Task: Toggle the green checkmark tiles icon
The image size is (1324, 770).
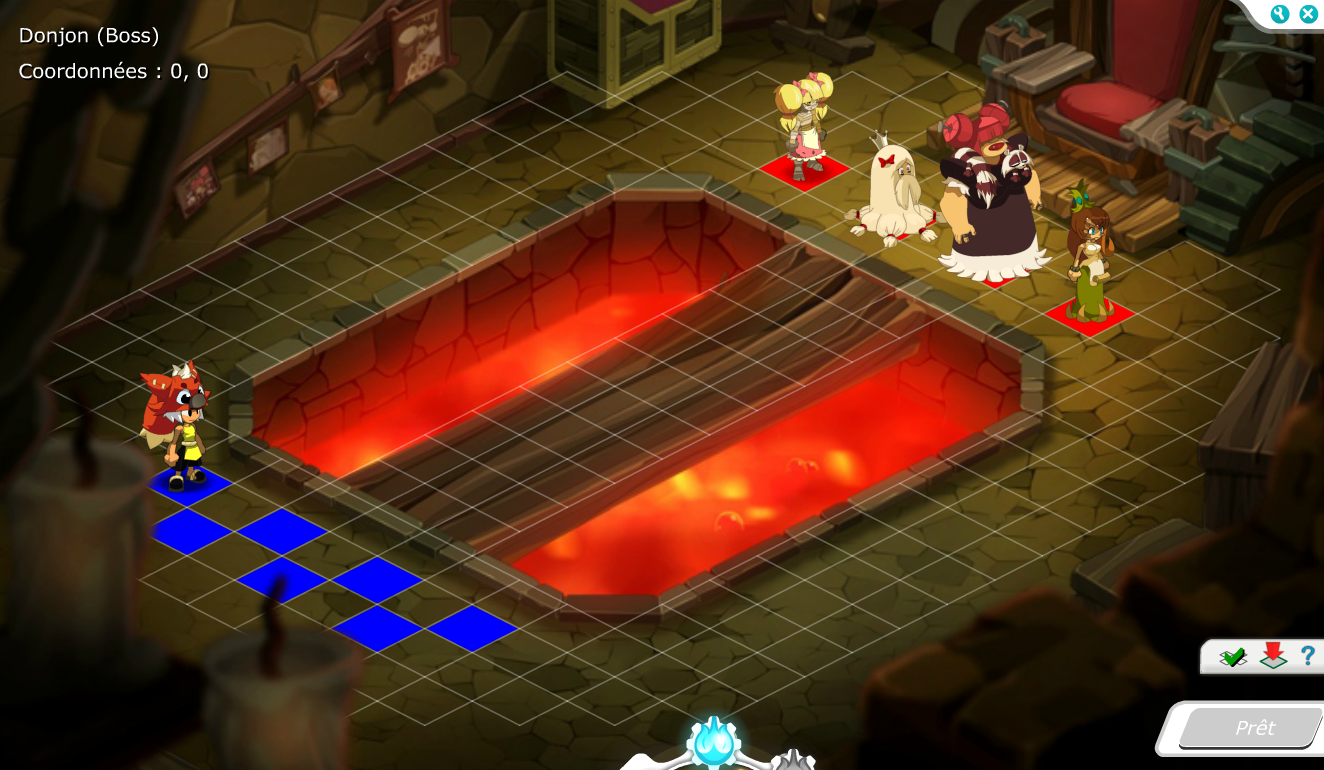Action: coord(1233,657)
